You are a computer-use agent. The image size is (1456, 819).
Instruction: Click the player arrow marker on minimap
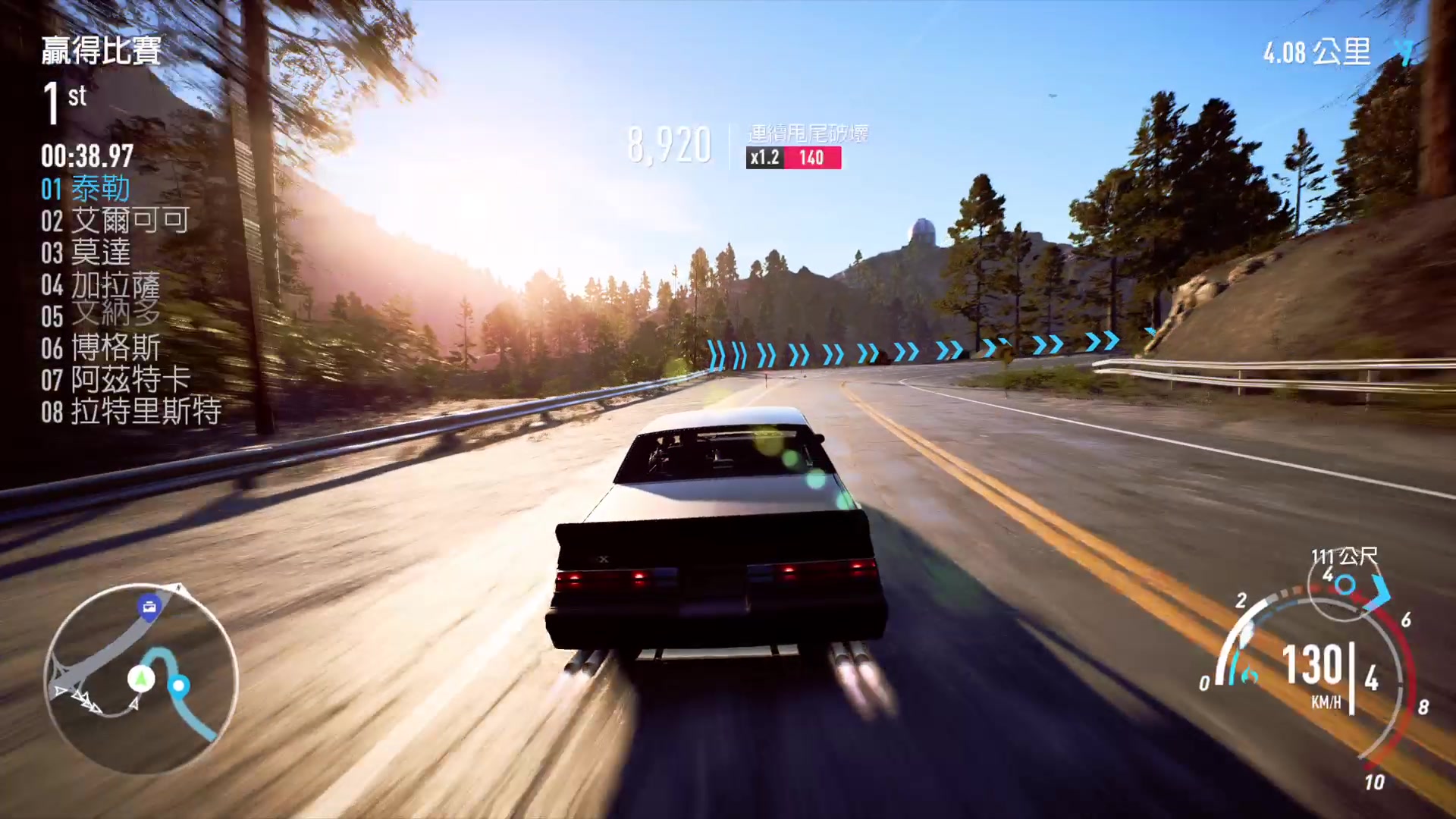140,677
